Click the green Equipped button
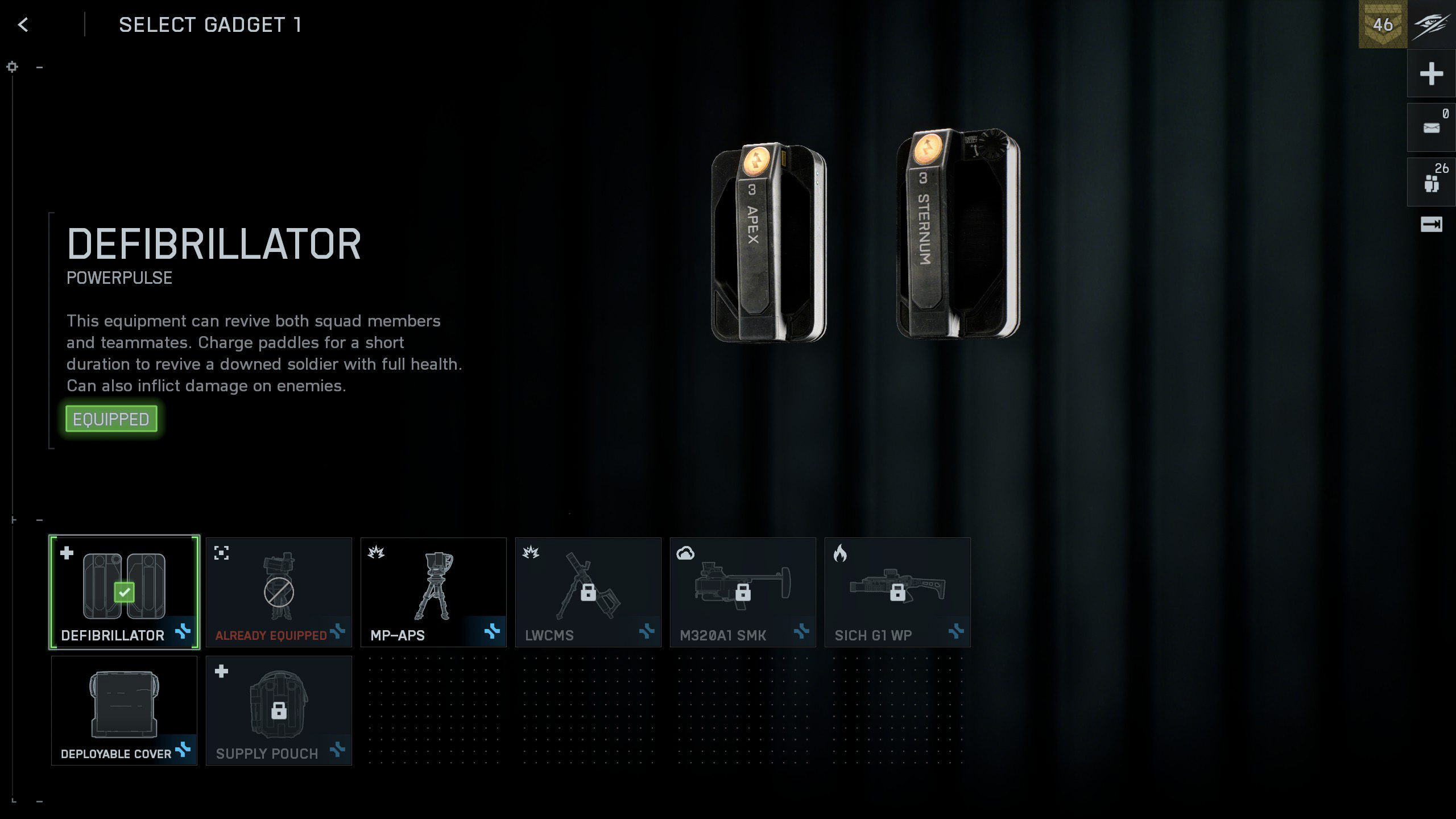1456x819 pixels. pos(111,419)
